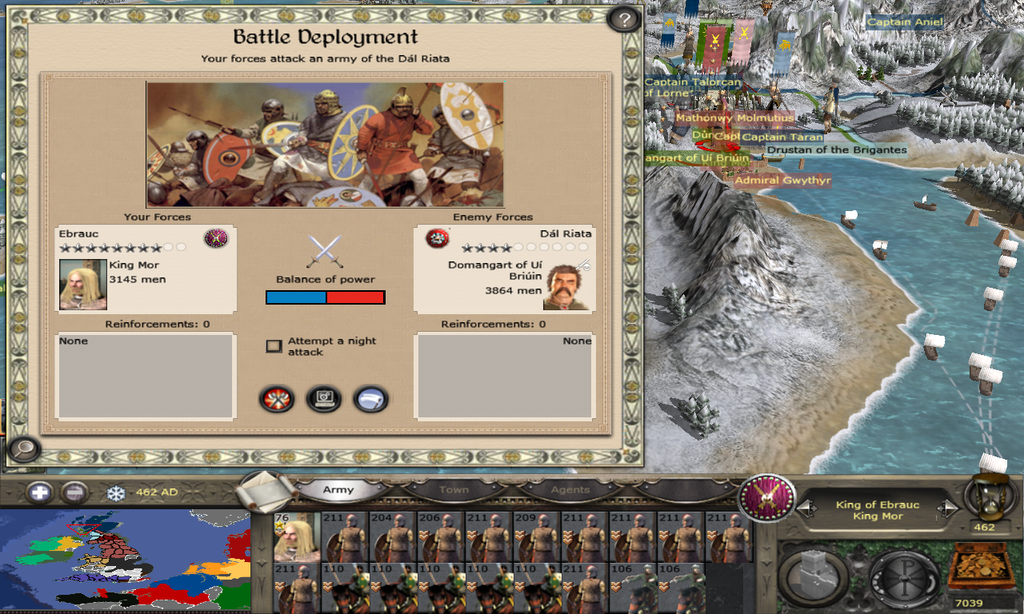
Task: Auto-resolve the battle with the computer icon
Action: tap(323, 399)
